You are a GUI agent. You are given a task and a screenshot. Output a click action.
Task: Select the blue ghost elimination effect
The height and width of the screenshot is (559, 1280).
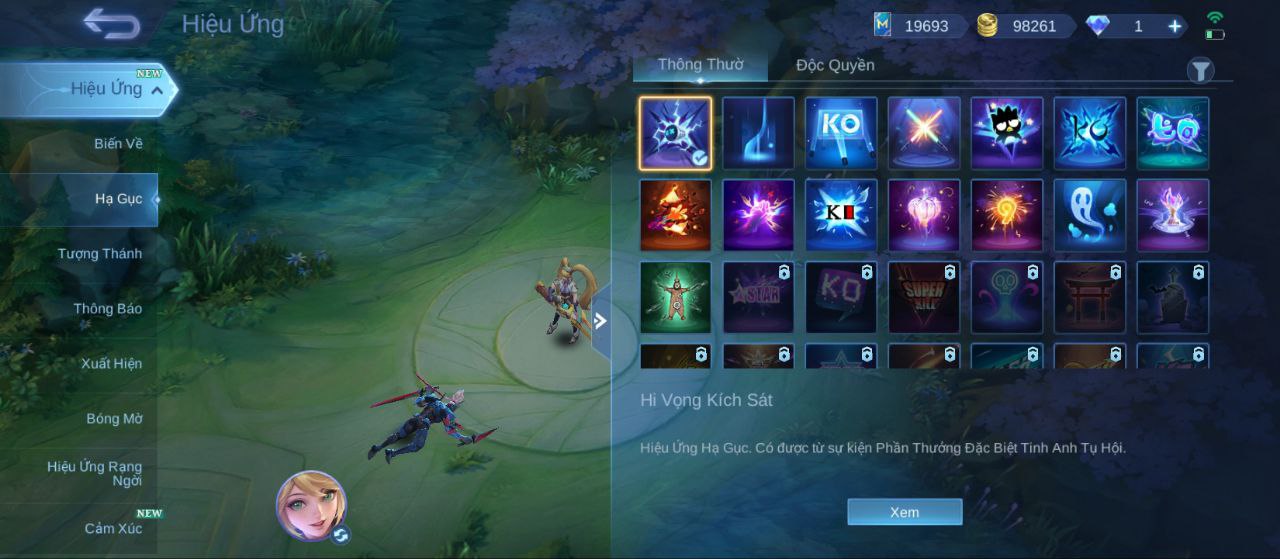(x=1090, y=215)
